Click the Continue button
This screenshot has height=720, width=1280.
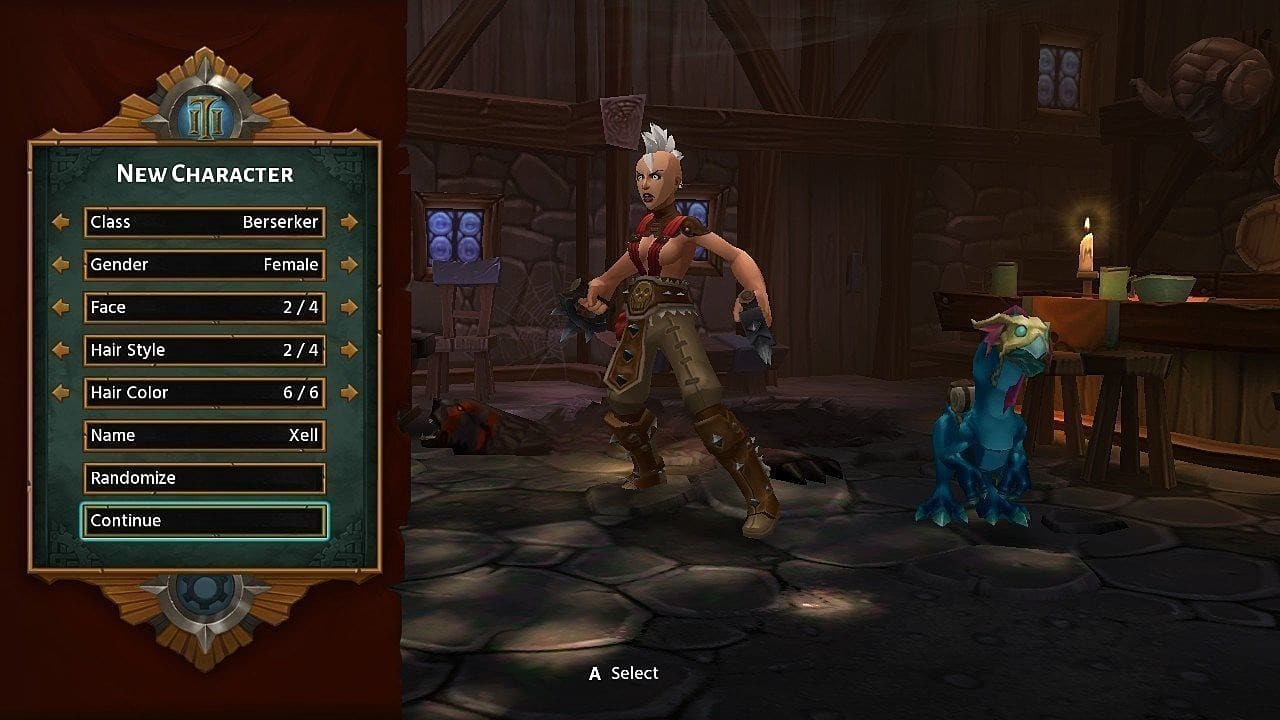click(x=204, y=520)
